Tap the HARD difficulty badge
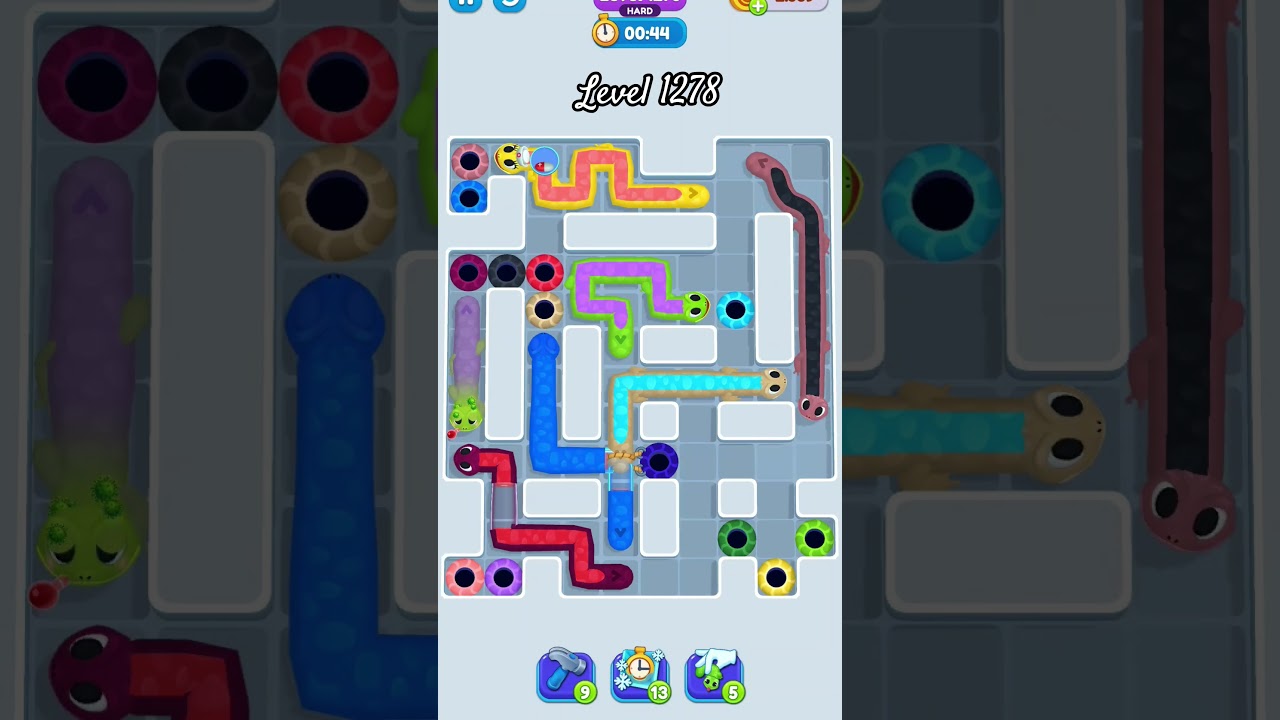Image resolution: width=1280 pixels, height=720 pixels. 640,12
